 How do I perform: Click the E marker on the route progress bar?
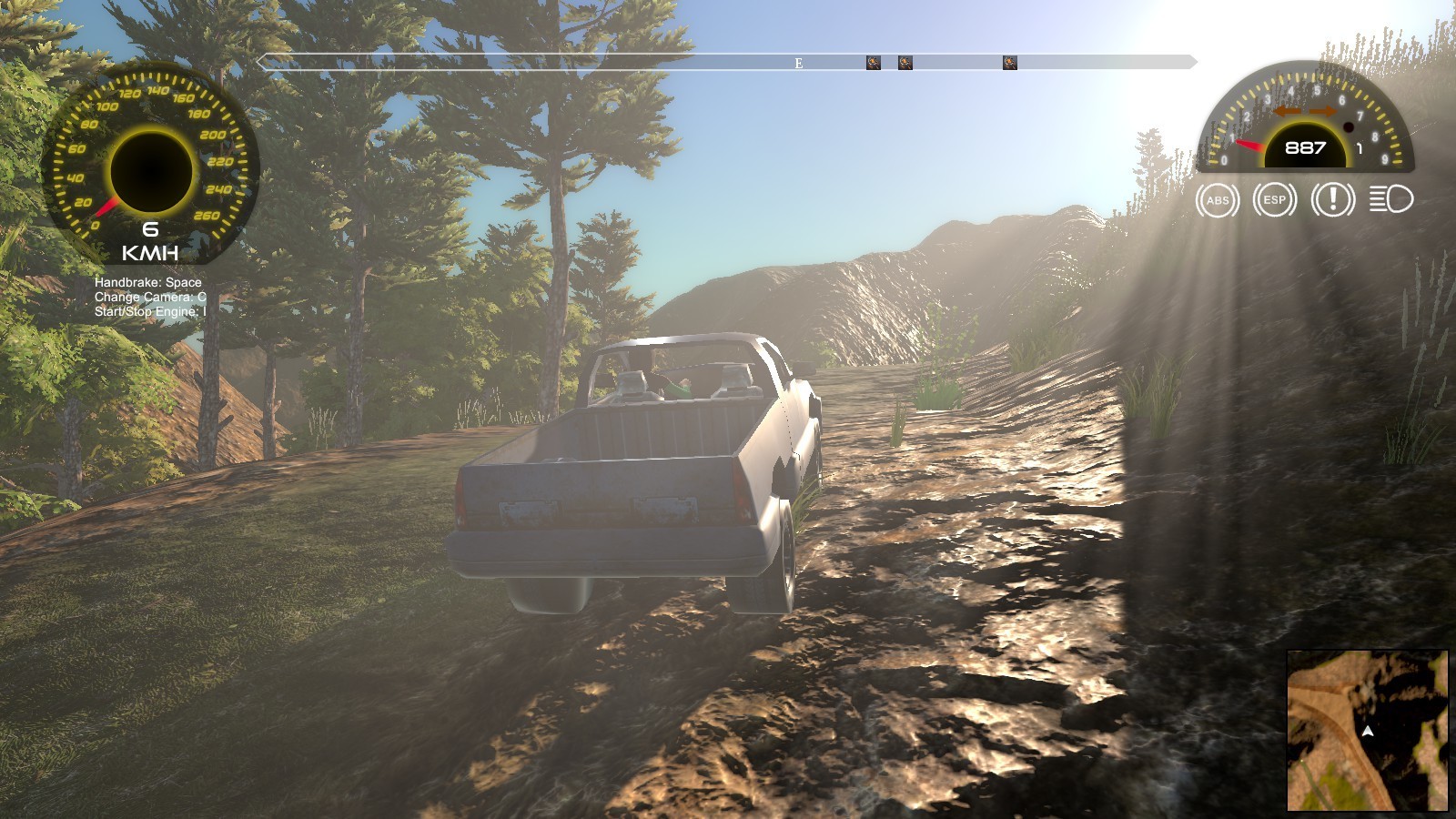point(797,63)
